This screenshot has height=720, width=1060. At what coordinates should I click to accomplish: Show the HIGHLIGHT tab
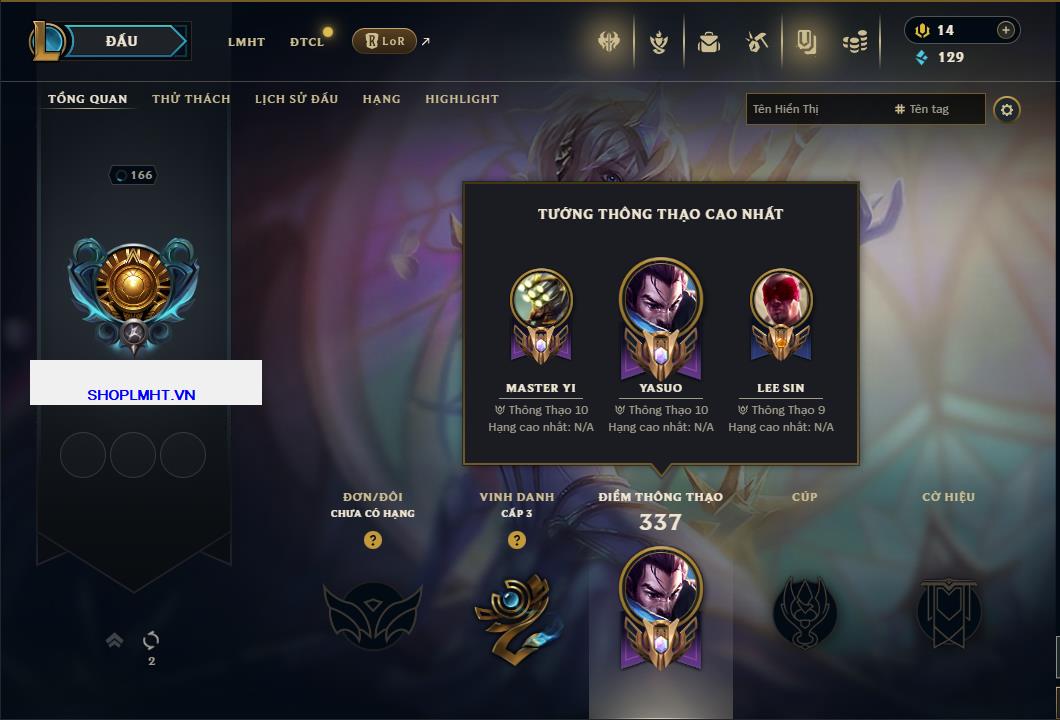pyautogui.click(x=461, y=99)
